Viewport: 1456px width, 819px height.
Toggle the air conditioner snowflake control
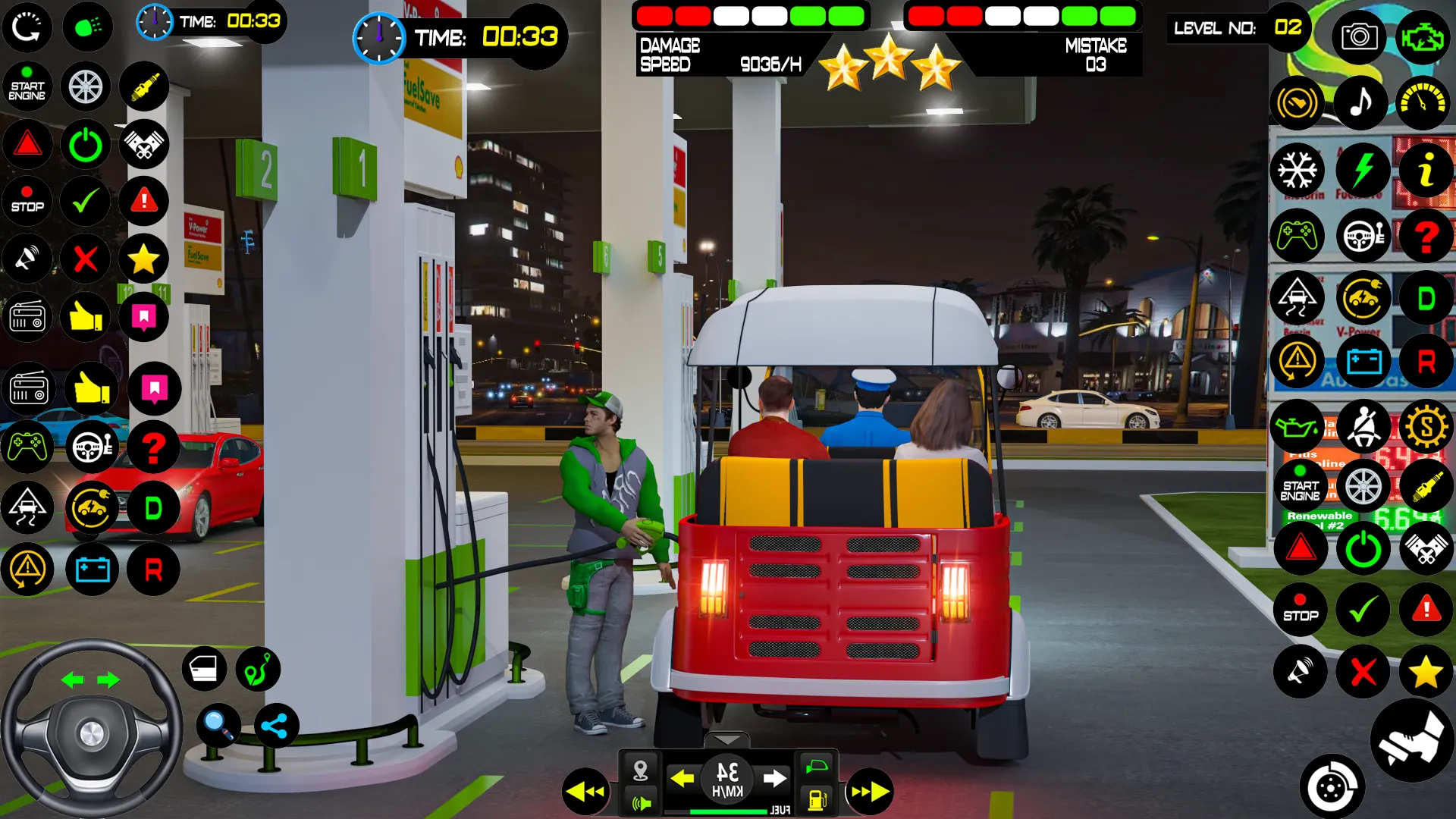tap(1299, 170)
